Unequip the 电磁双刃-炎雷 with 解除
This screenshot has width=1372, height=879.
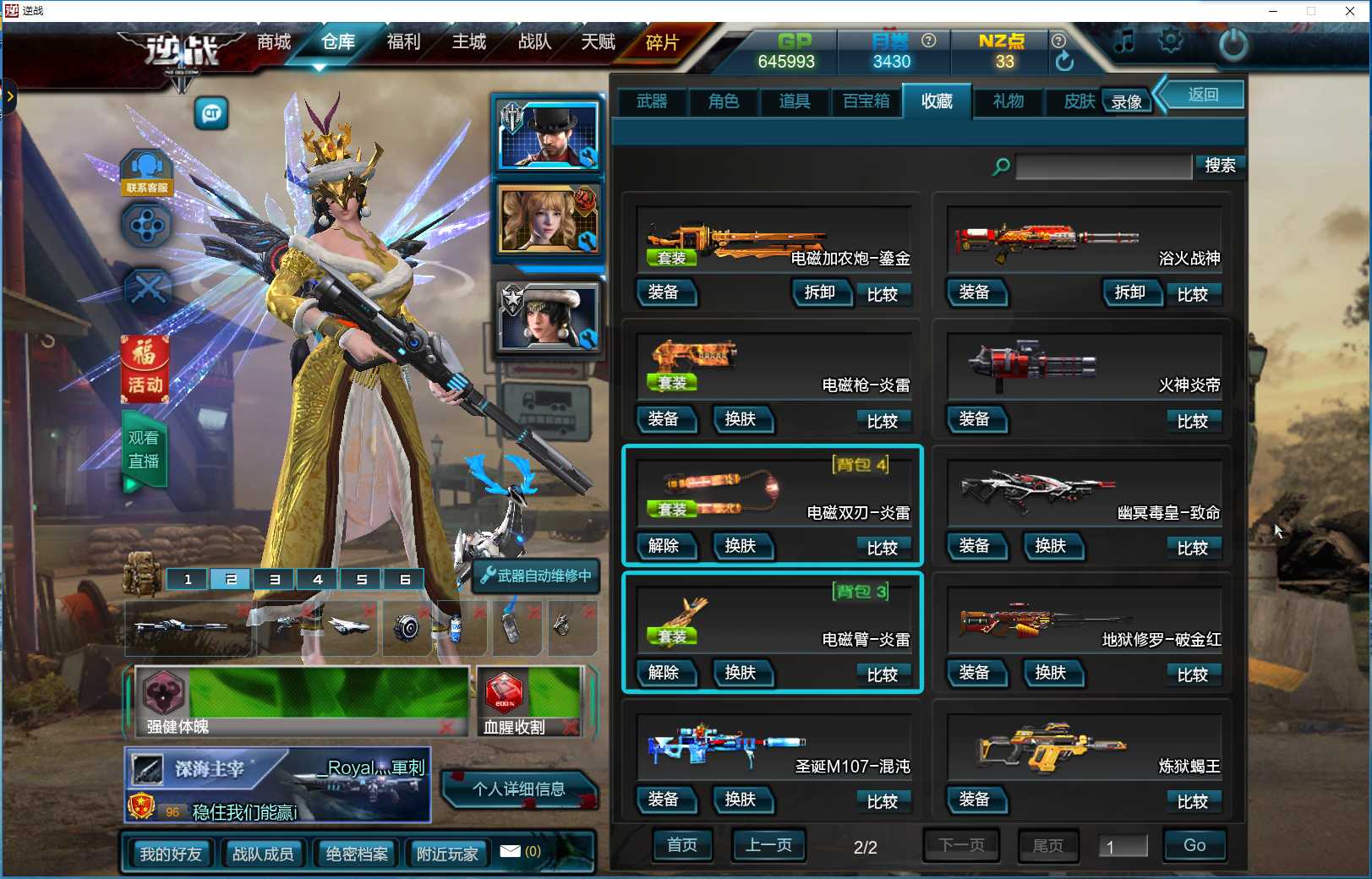[664, 546]
